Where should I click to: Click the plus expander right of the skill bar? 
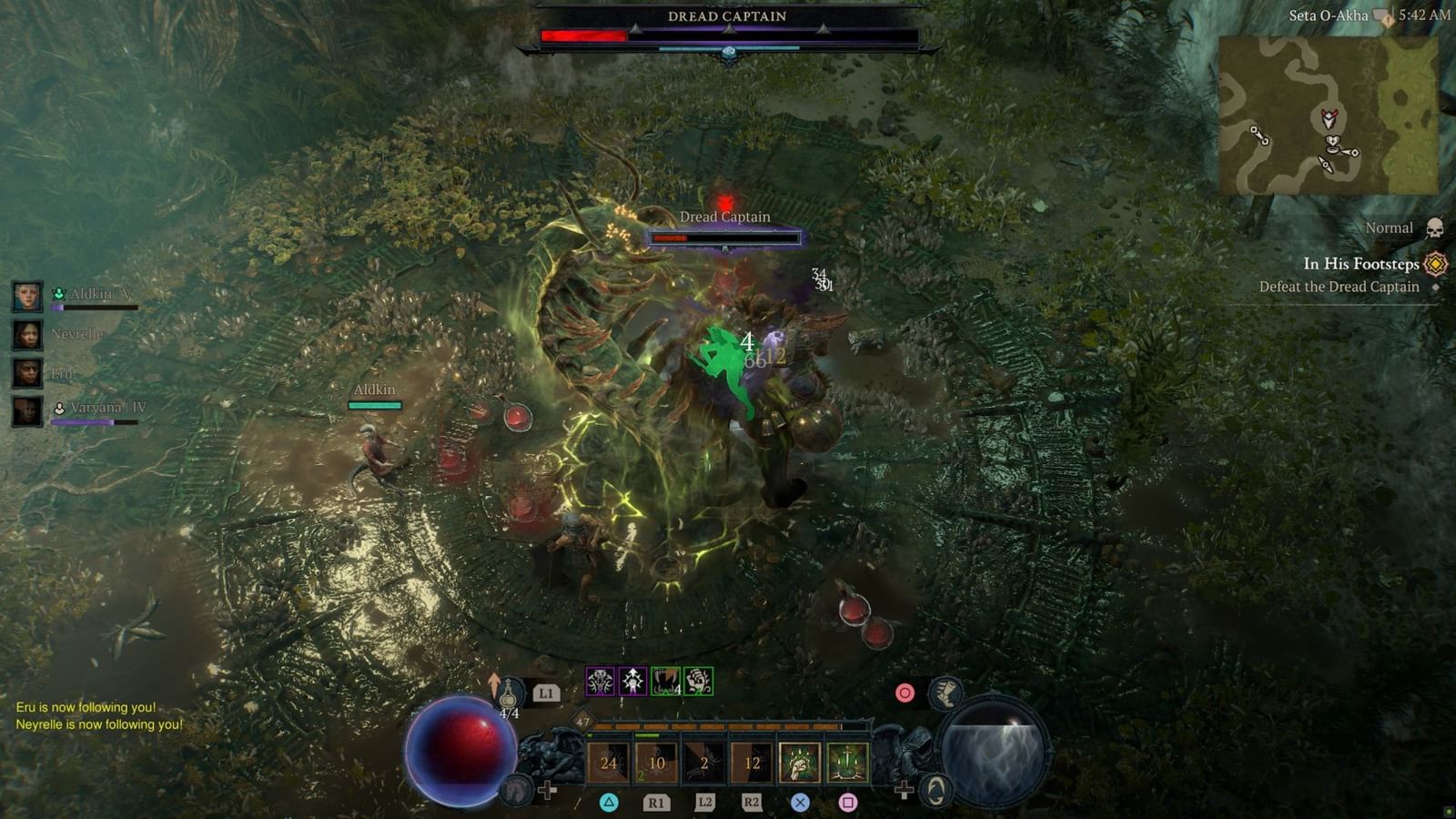905,789
